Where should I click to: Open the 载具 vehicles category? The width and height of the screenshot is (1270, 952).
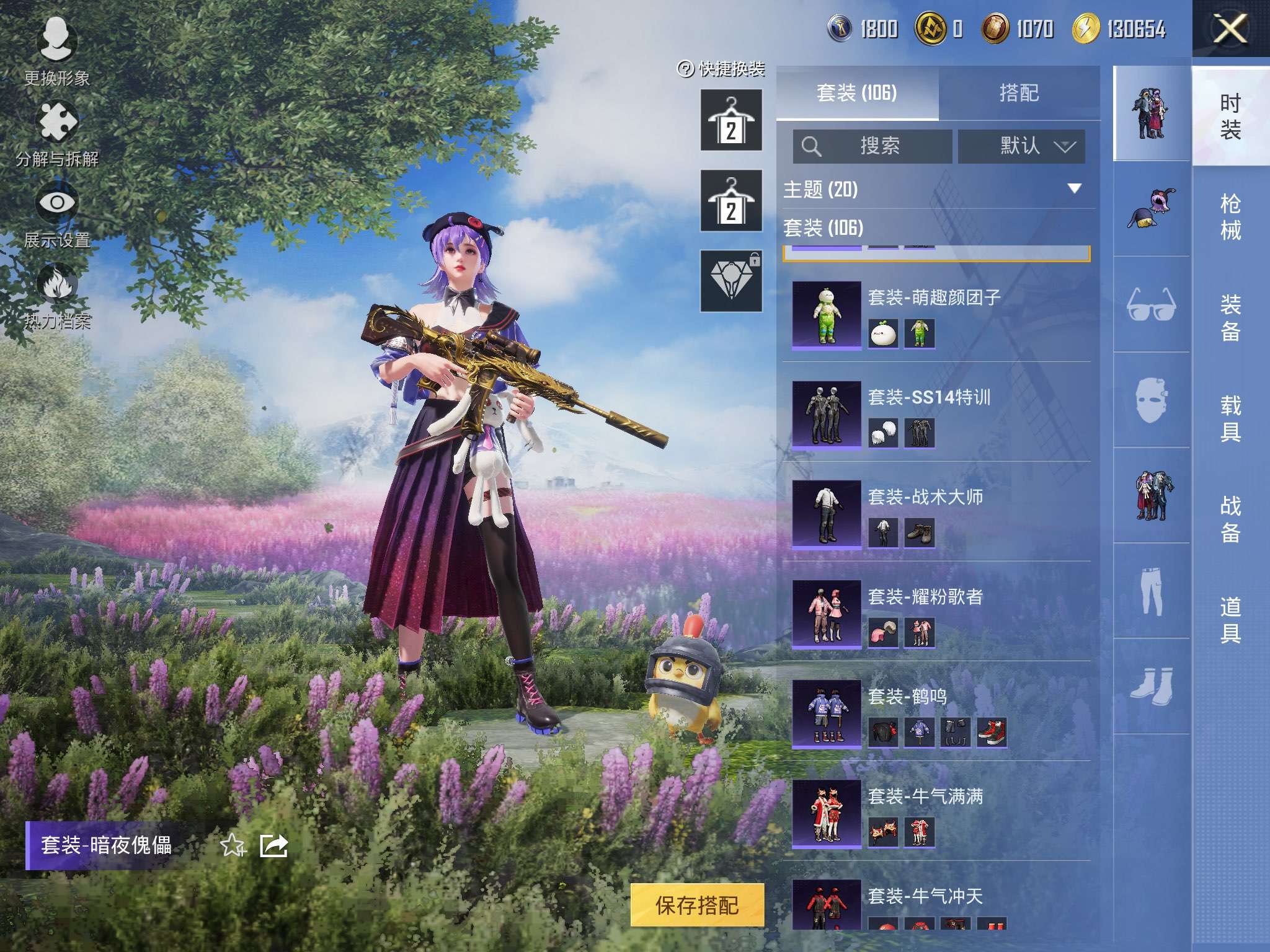click(x=1230, y=419)
